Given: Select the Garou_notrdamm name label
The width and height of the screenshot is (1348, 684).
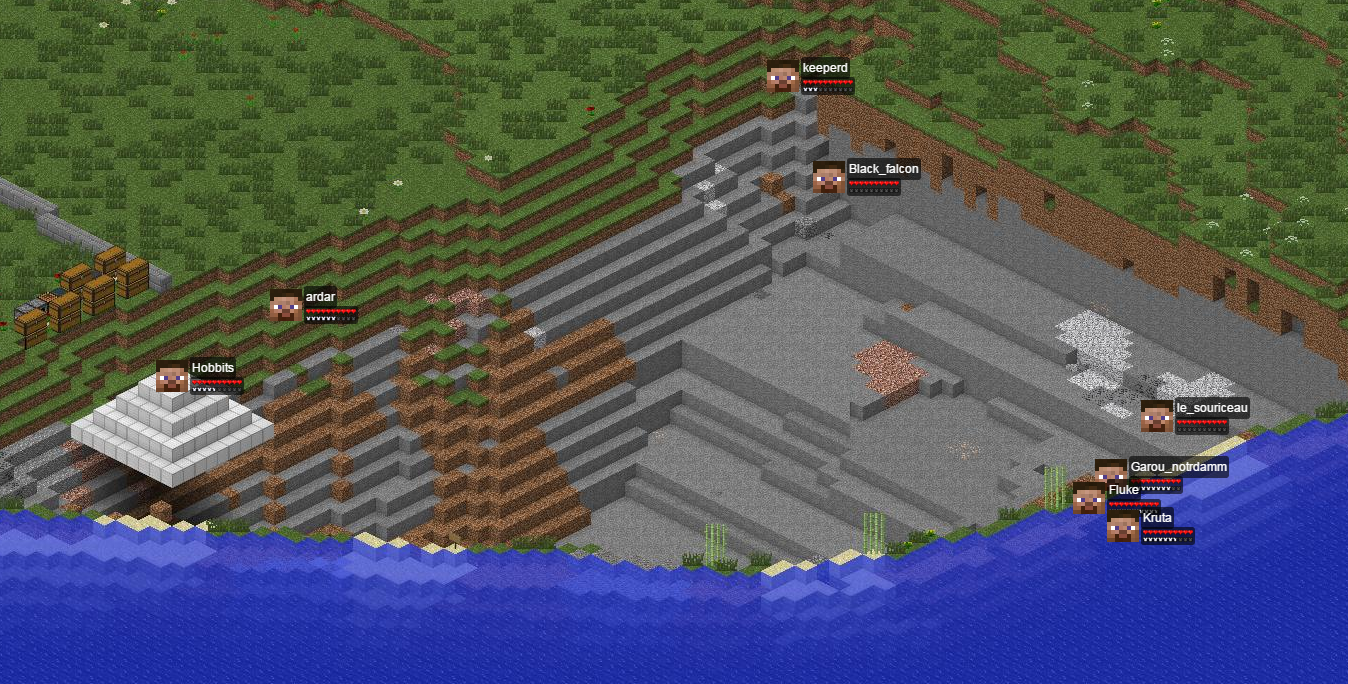Looking at the screenshot, I should click(1178, 467).
